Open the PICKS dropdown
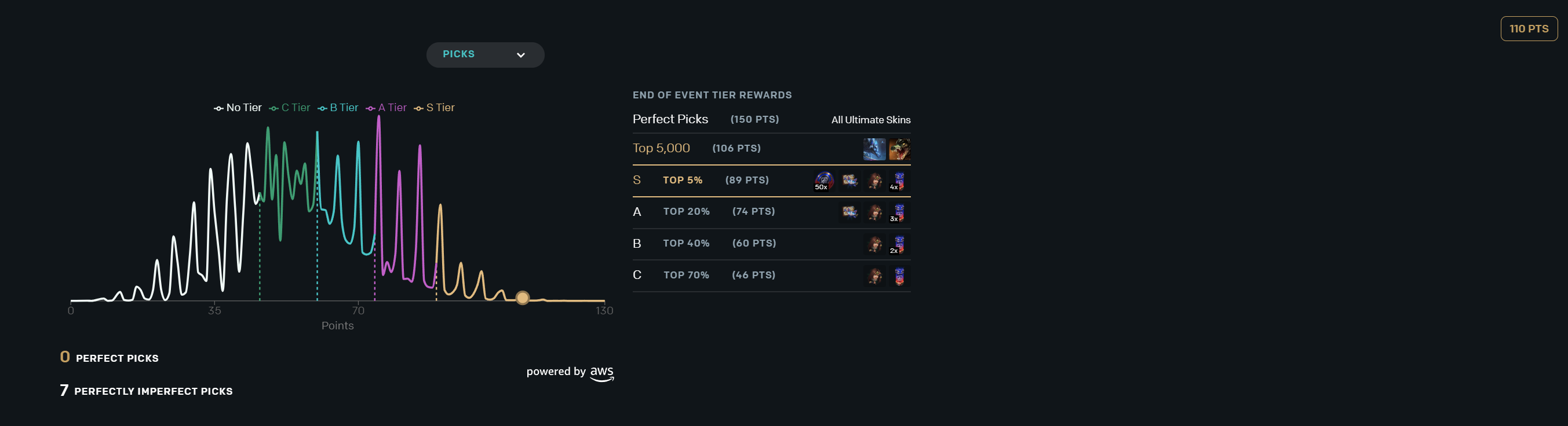The height and width of the screenshot is (426, 1568). pos(484,54)
